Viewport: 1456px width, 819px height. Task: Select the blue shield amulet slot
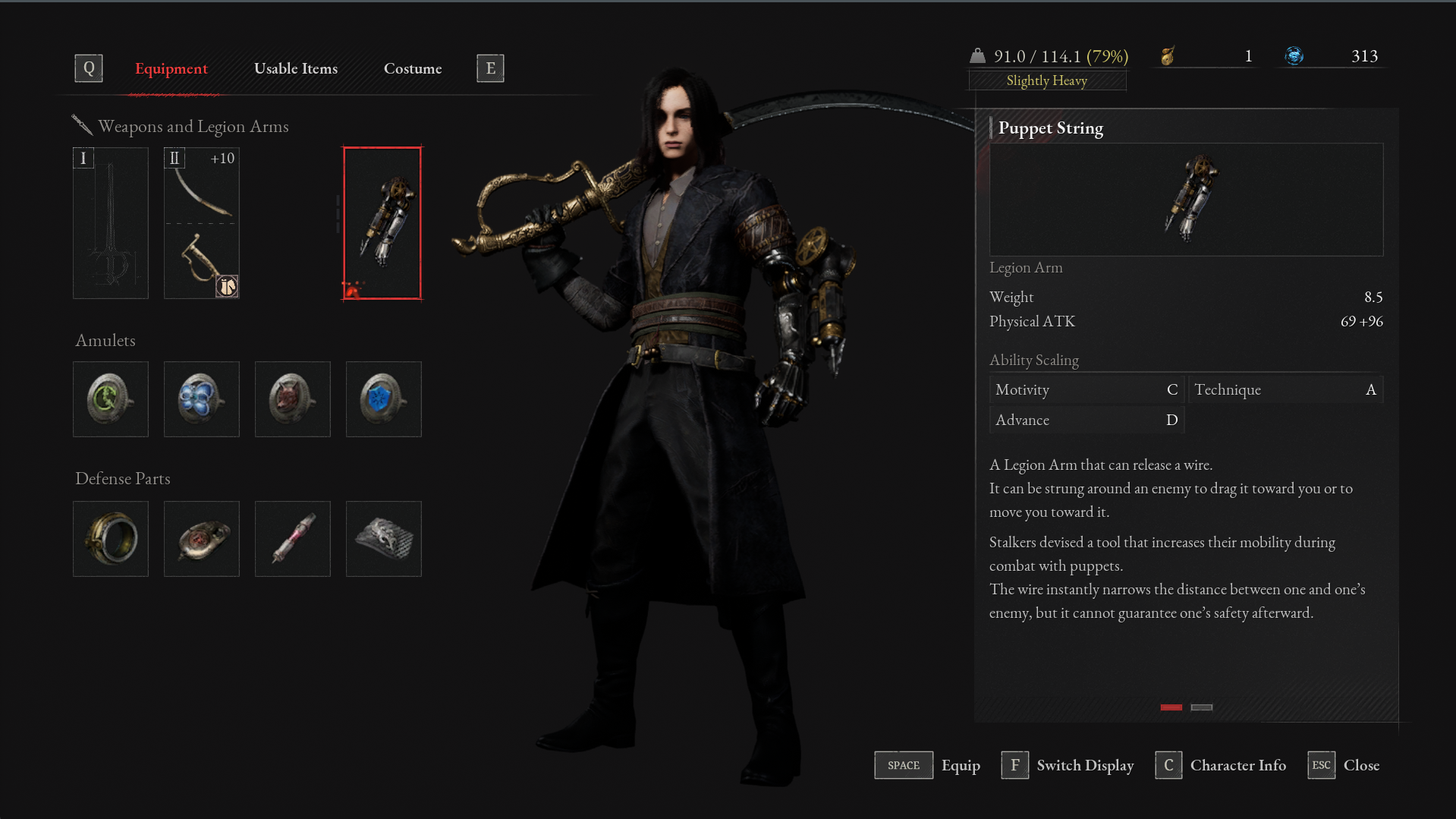tap(384, 399)
